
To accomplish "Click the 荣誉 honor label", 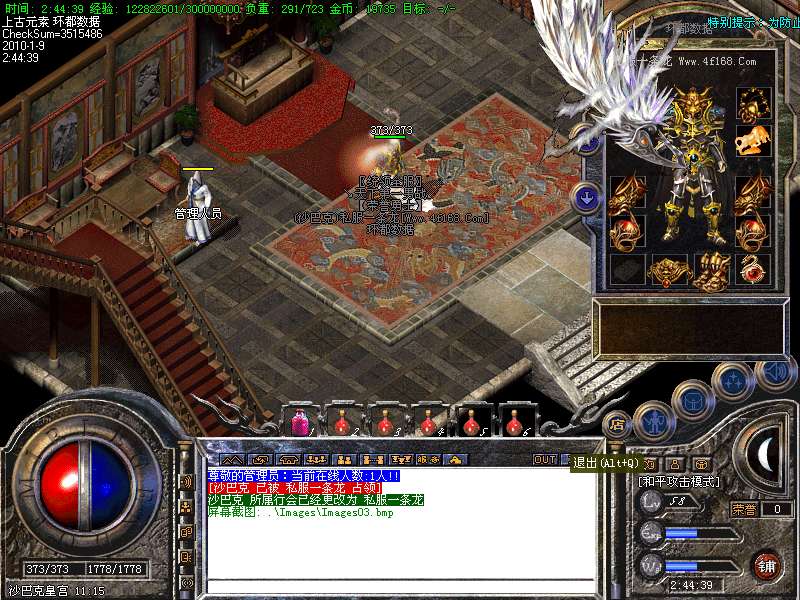I will 744,509.
